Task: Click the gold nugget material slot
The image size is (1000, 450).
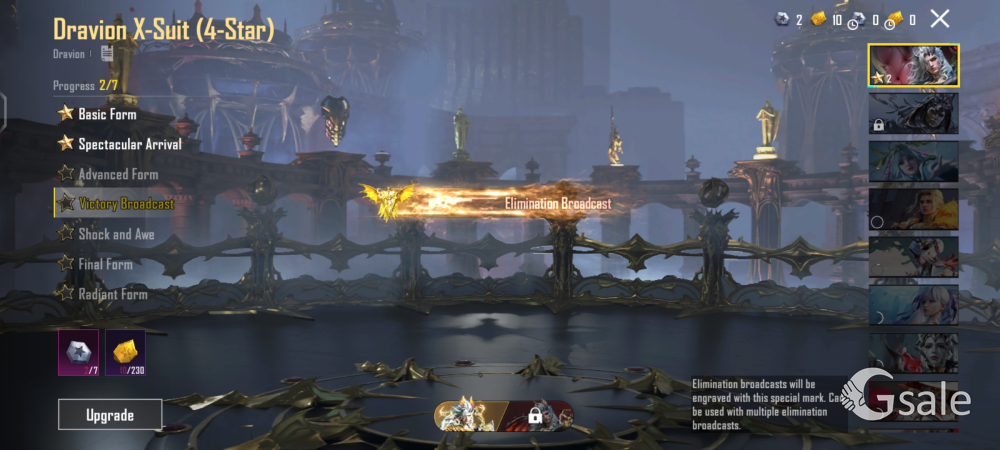Action: tap(125, 352)
